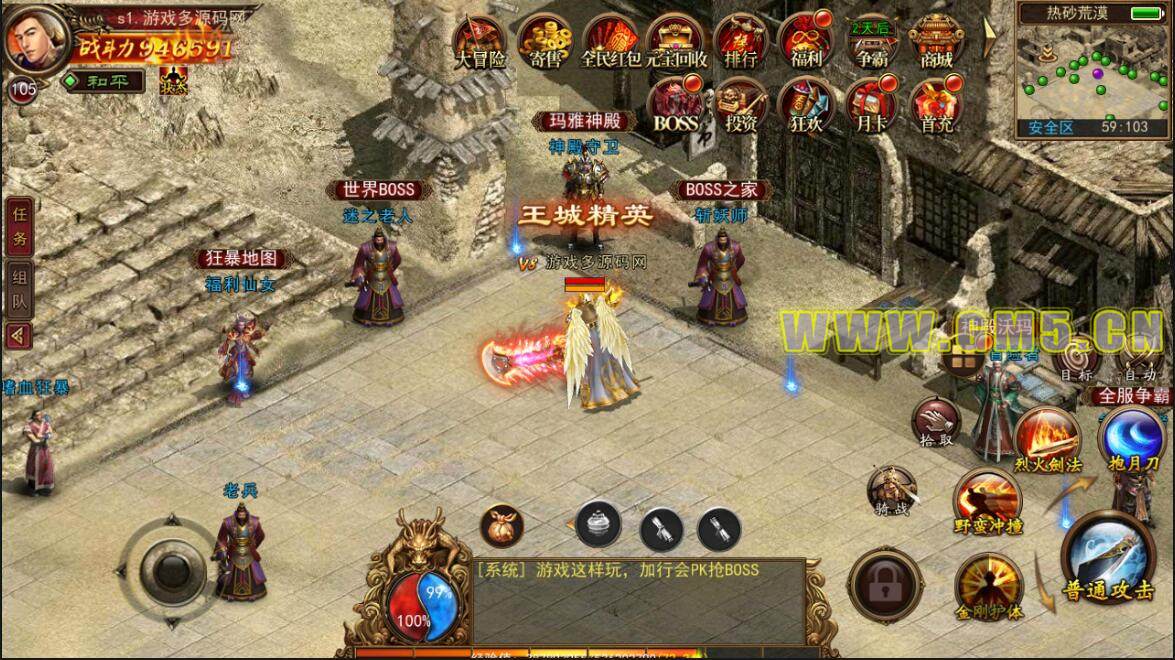
Task: Use the 烈火剑法 flame sword skill
Action: click(x=1046, y=441)
